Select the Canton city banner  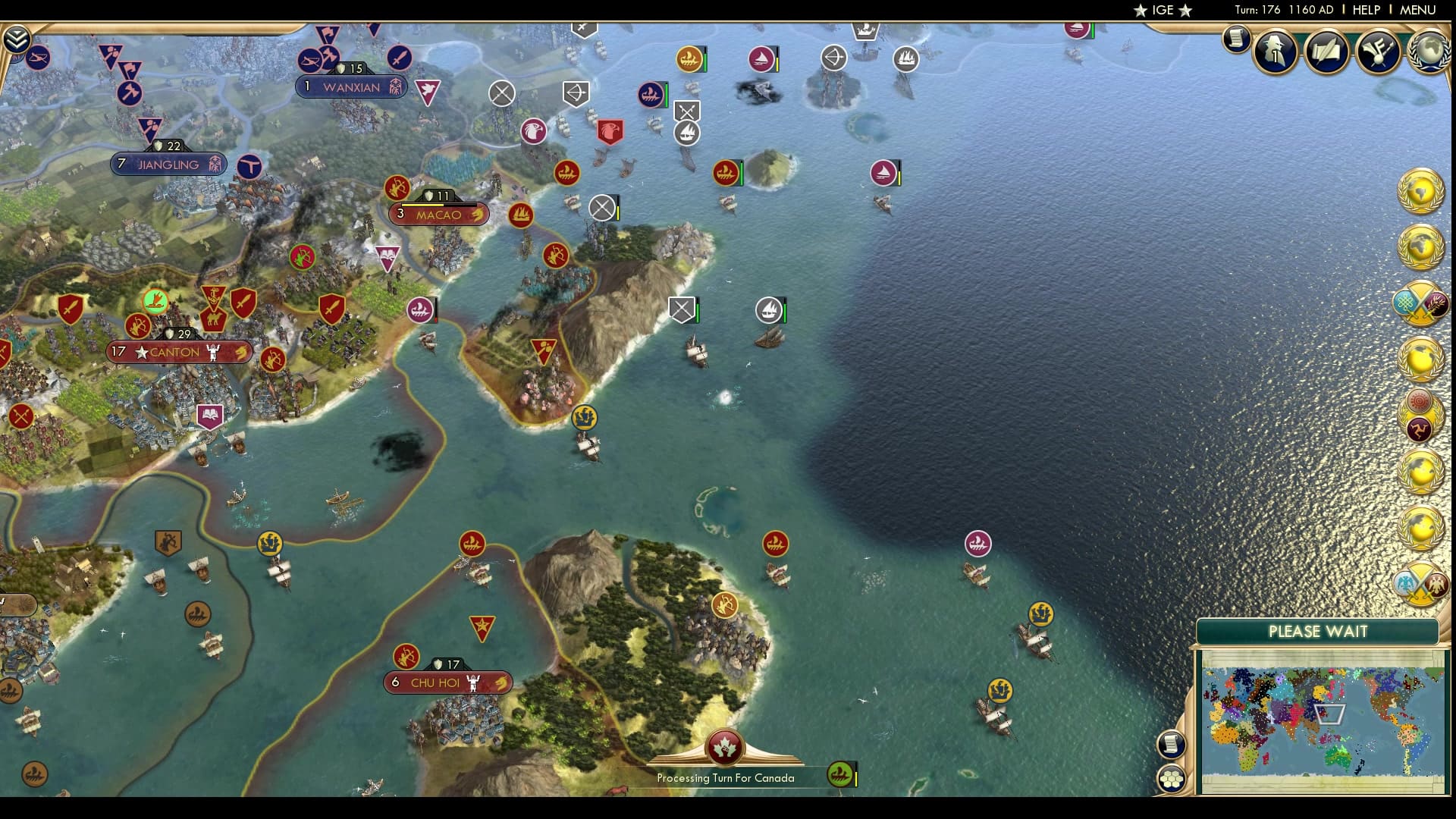coord(179,352)
